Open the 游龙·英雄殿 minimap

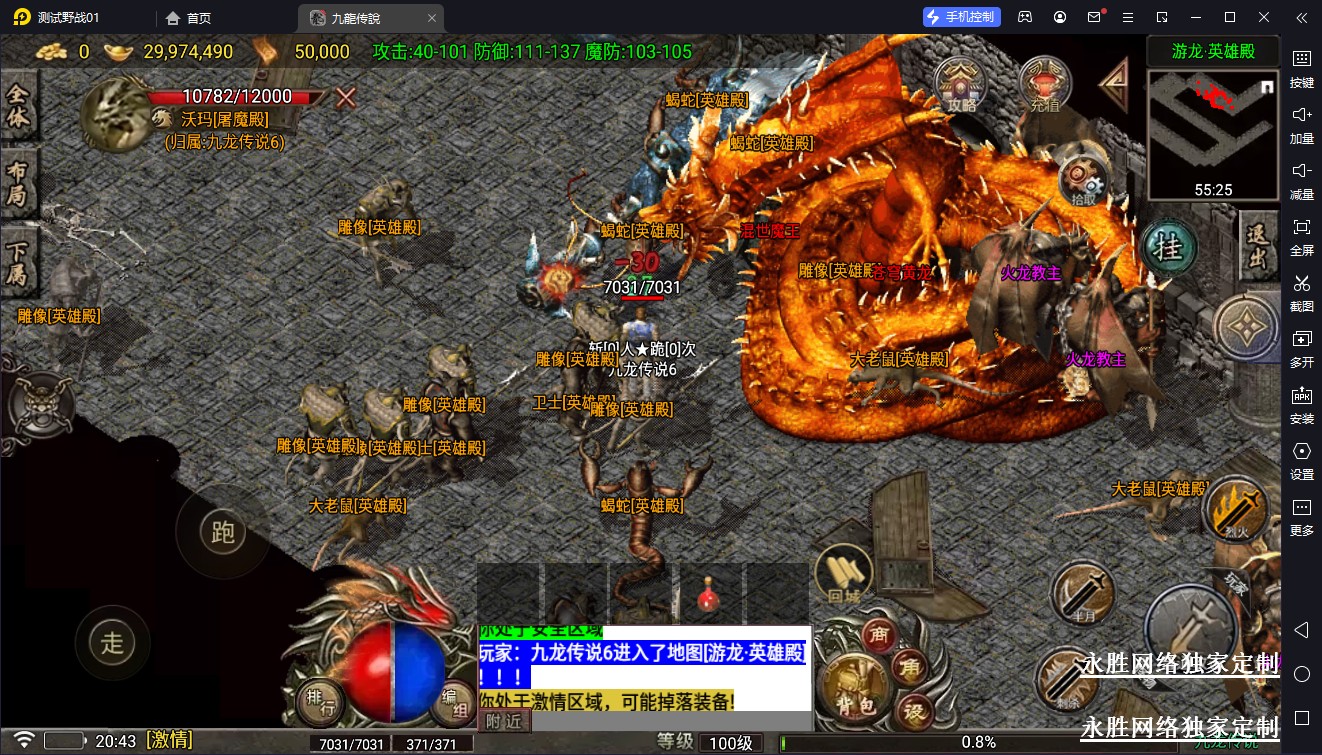1213,128
